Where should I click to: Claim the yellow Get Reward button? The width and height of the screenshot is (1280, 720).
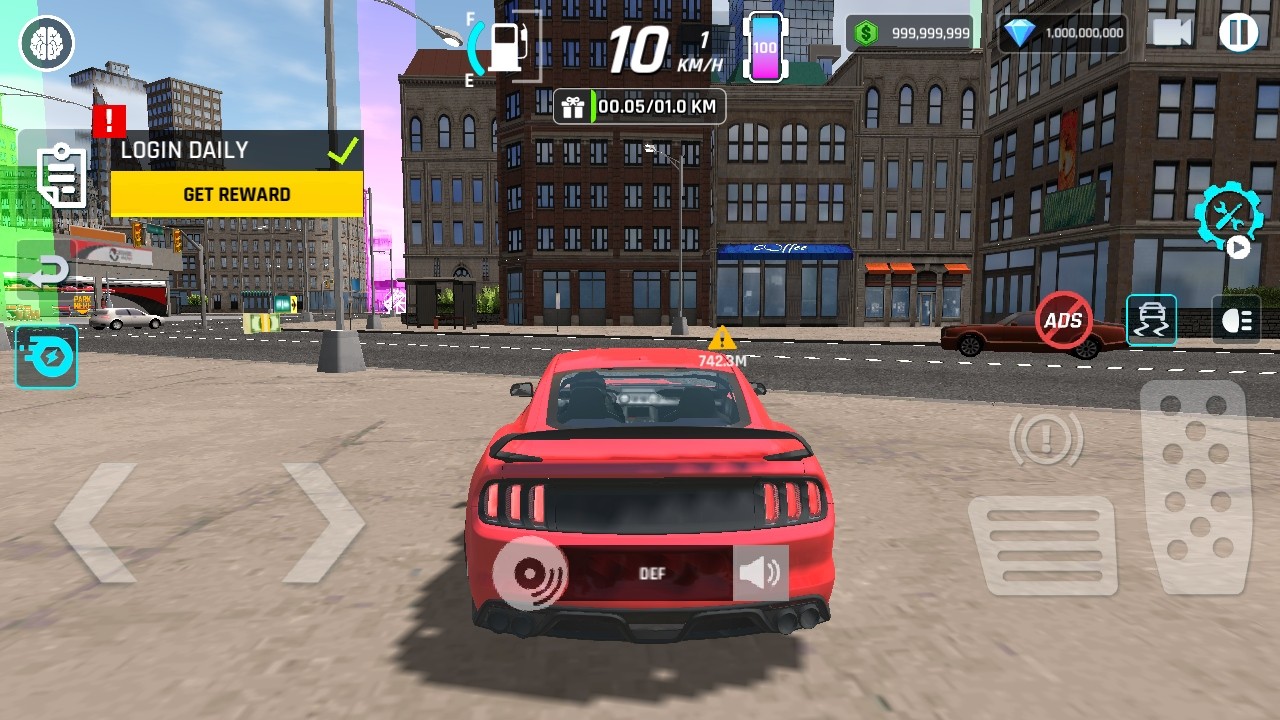237,194
